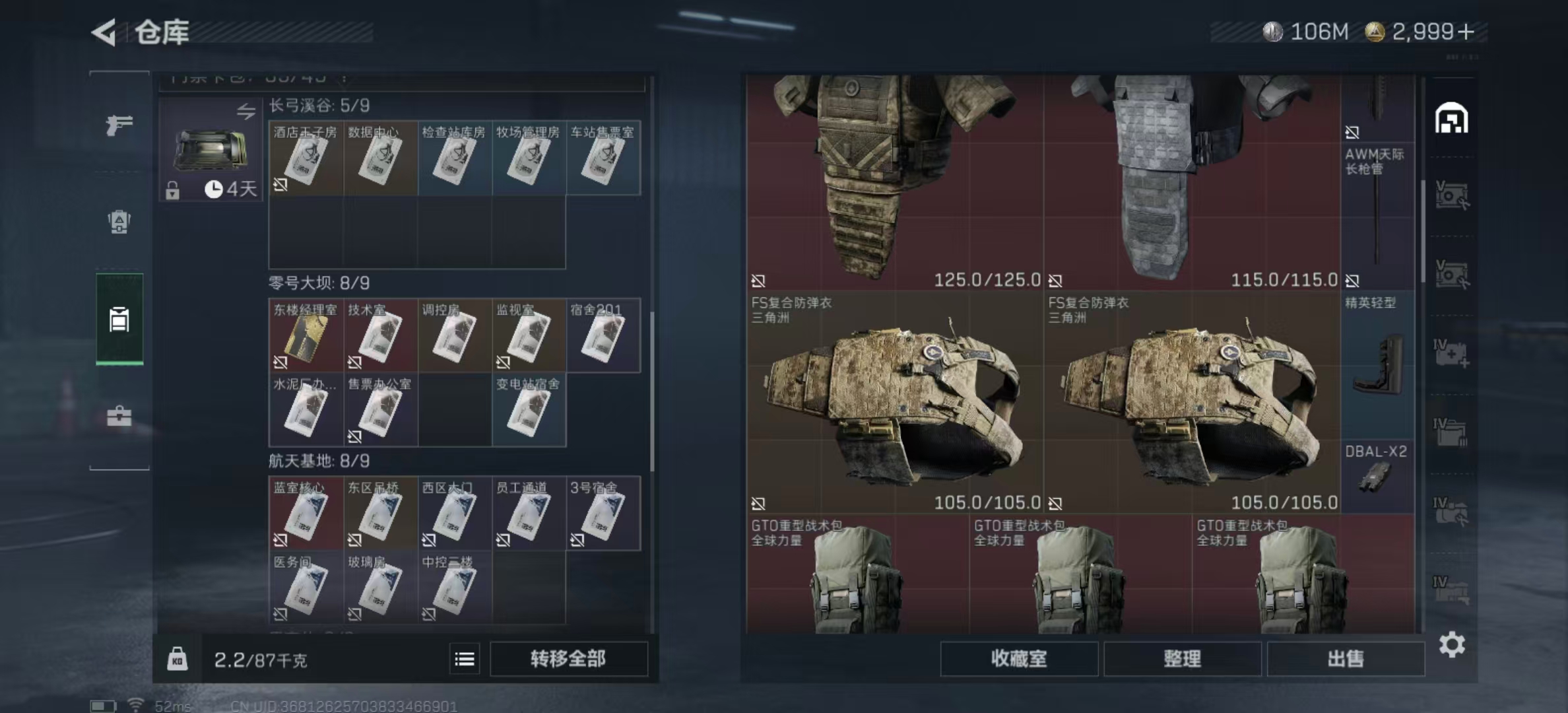
Task: Click the 转移全部 transfer all button
Action: coord(569,659)
